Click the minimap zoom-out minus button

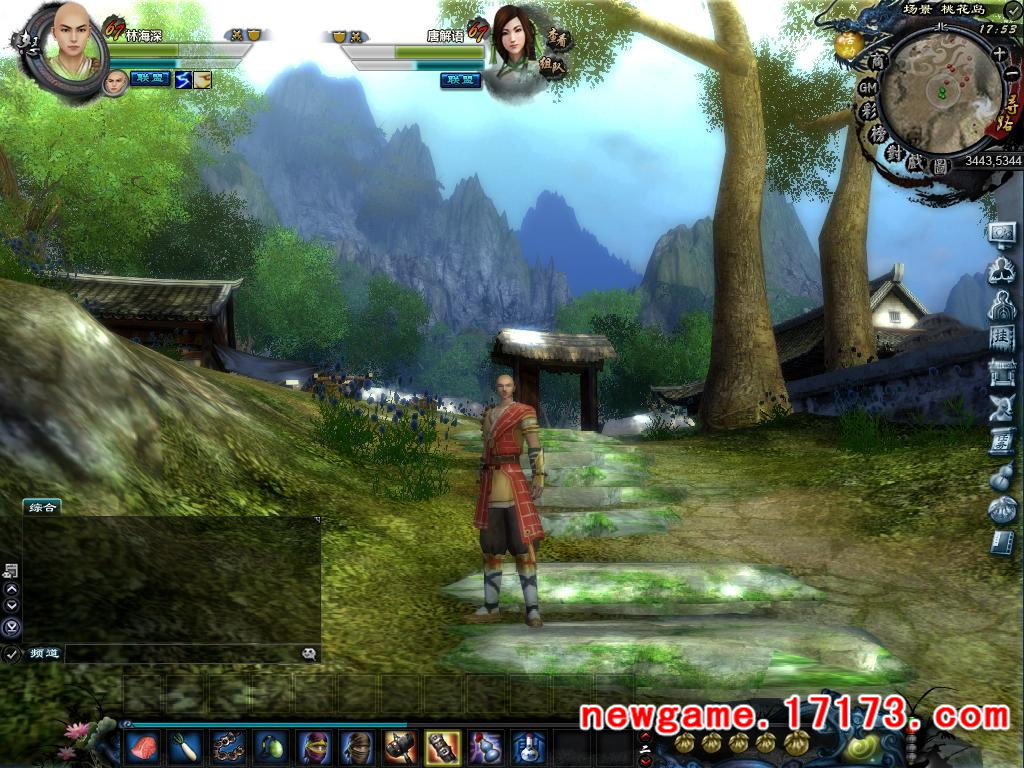coord(1011,74)
